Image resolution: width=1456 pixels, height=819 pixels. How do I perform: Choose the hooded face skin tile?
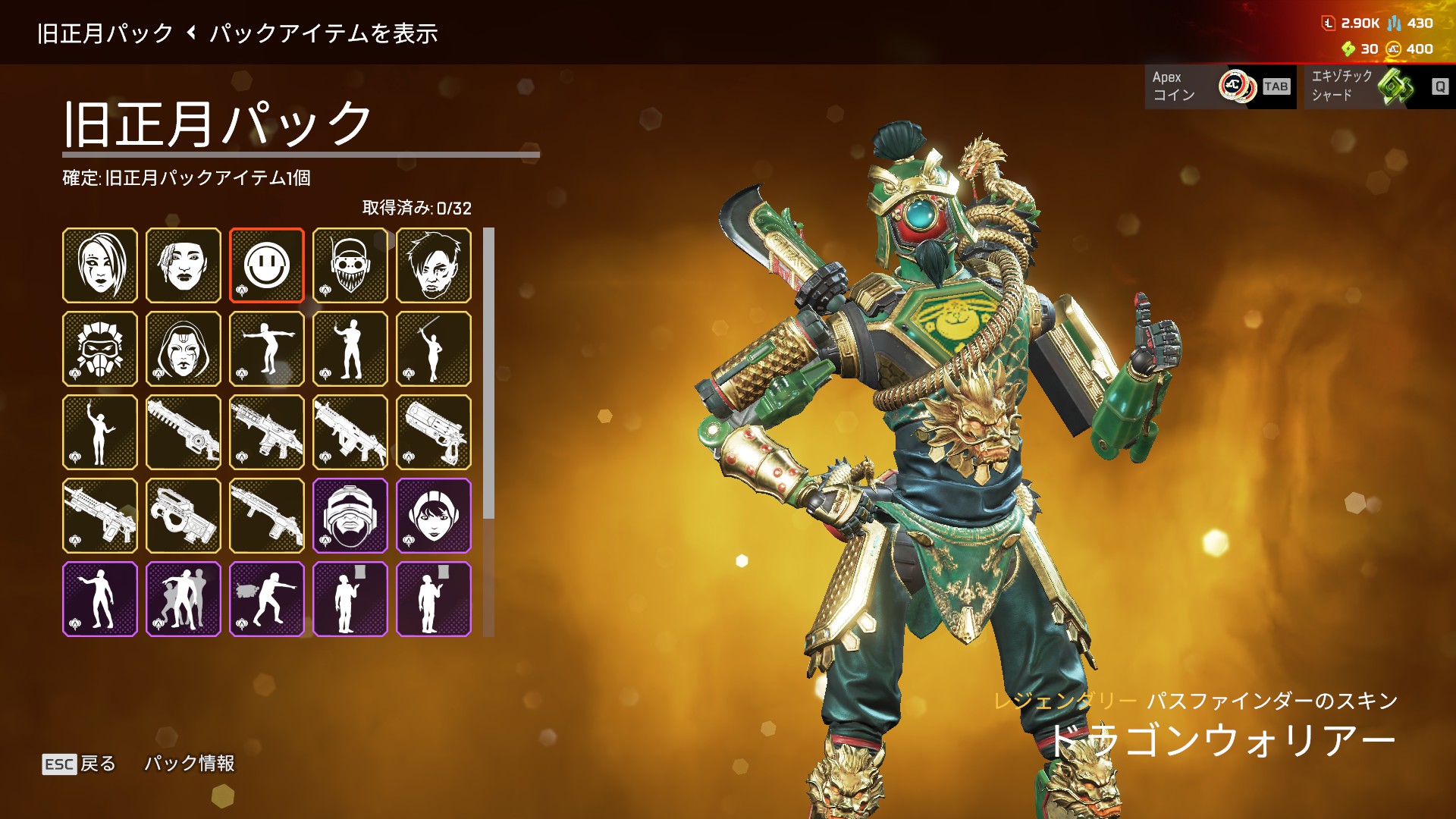pos(184,349)
